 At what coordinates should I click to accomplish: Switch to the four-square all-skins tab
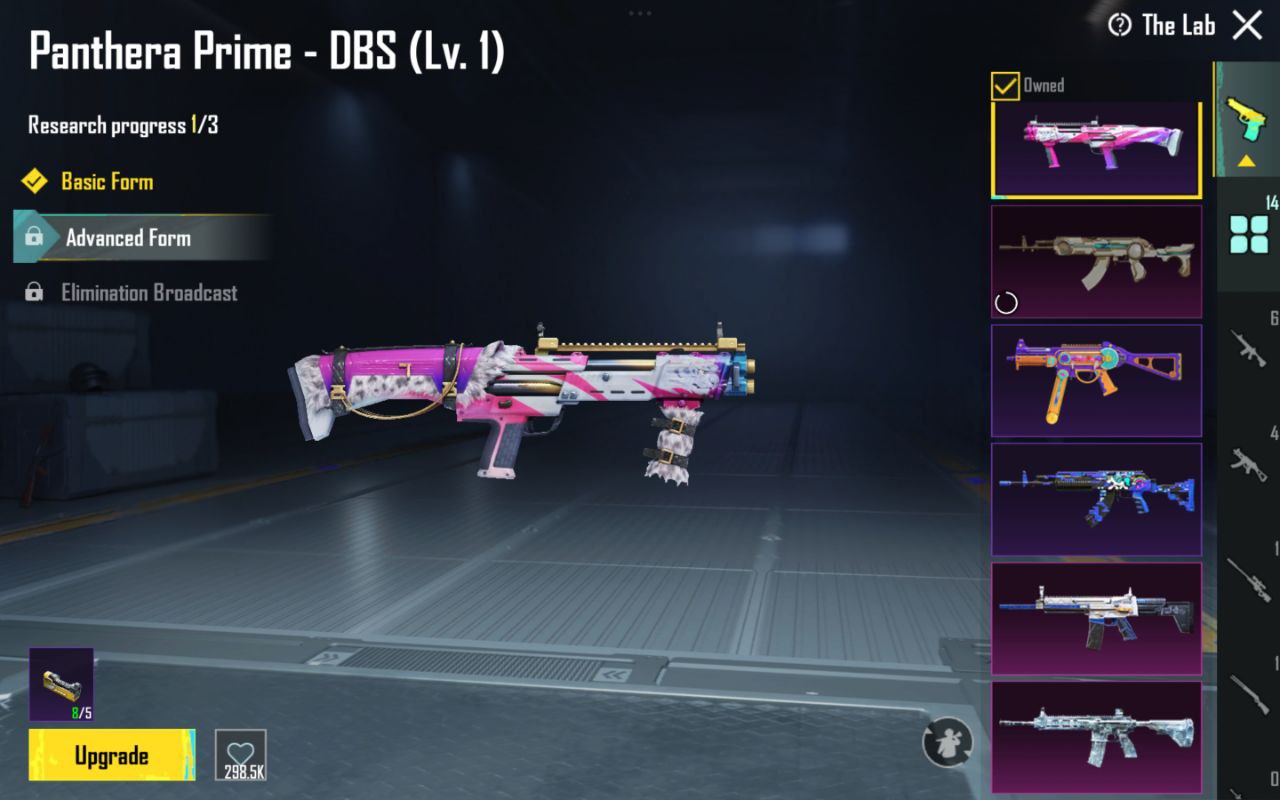[x=1249, y=234]
